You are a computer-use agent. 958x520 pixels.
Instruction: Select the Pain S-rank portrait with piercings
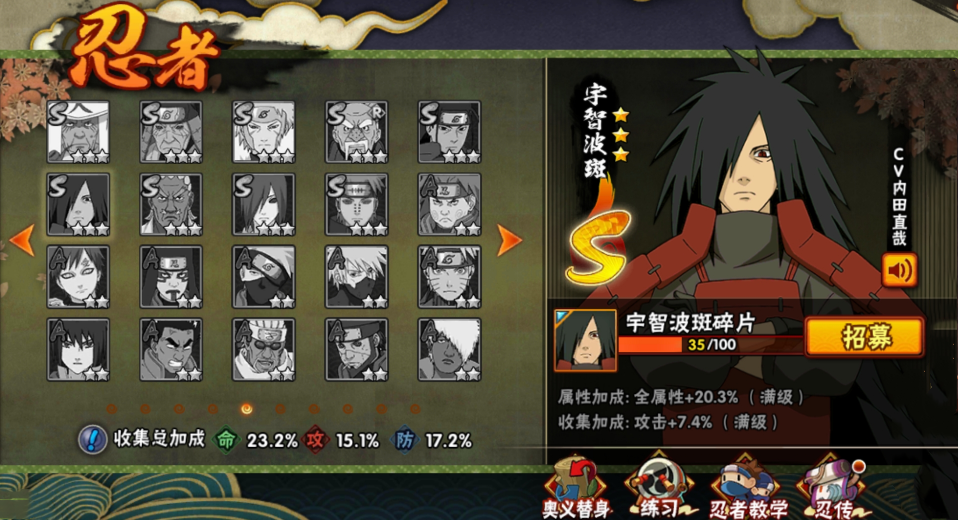pos(357,204)
